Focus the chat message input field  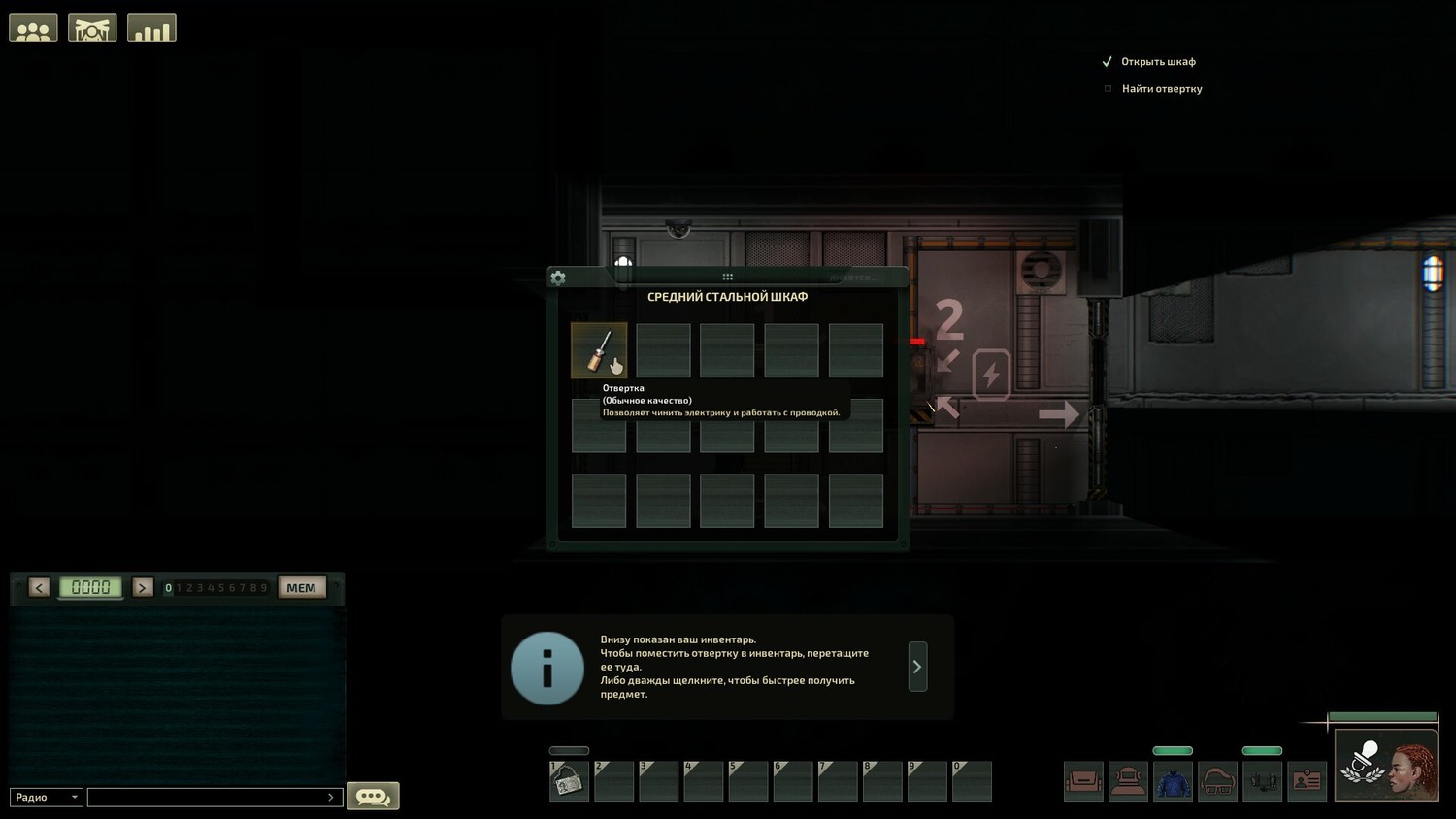click(x=214, y=797)
